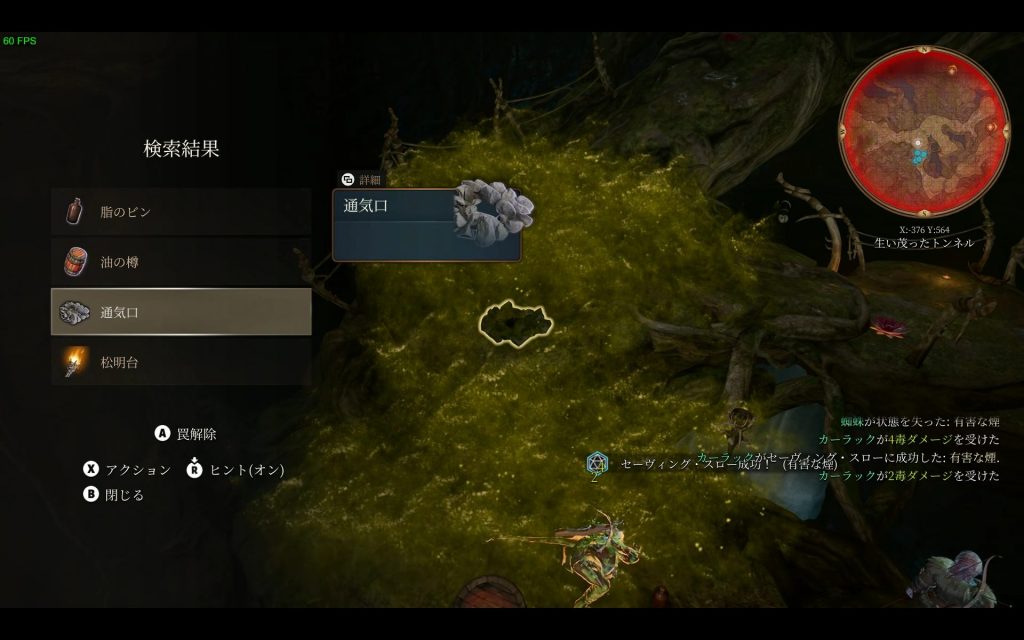This screenshot has width=1024, height=640.
Task: Choose the 油の樽 barrel entry
Action: (x=181, y=262)
